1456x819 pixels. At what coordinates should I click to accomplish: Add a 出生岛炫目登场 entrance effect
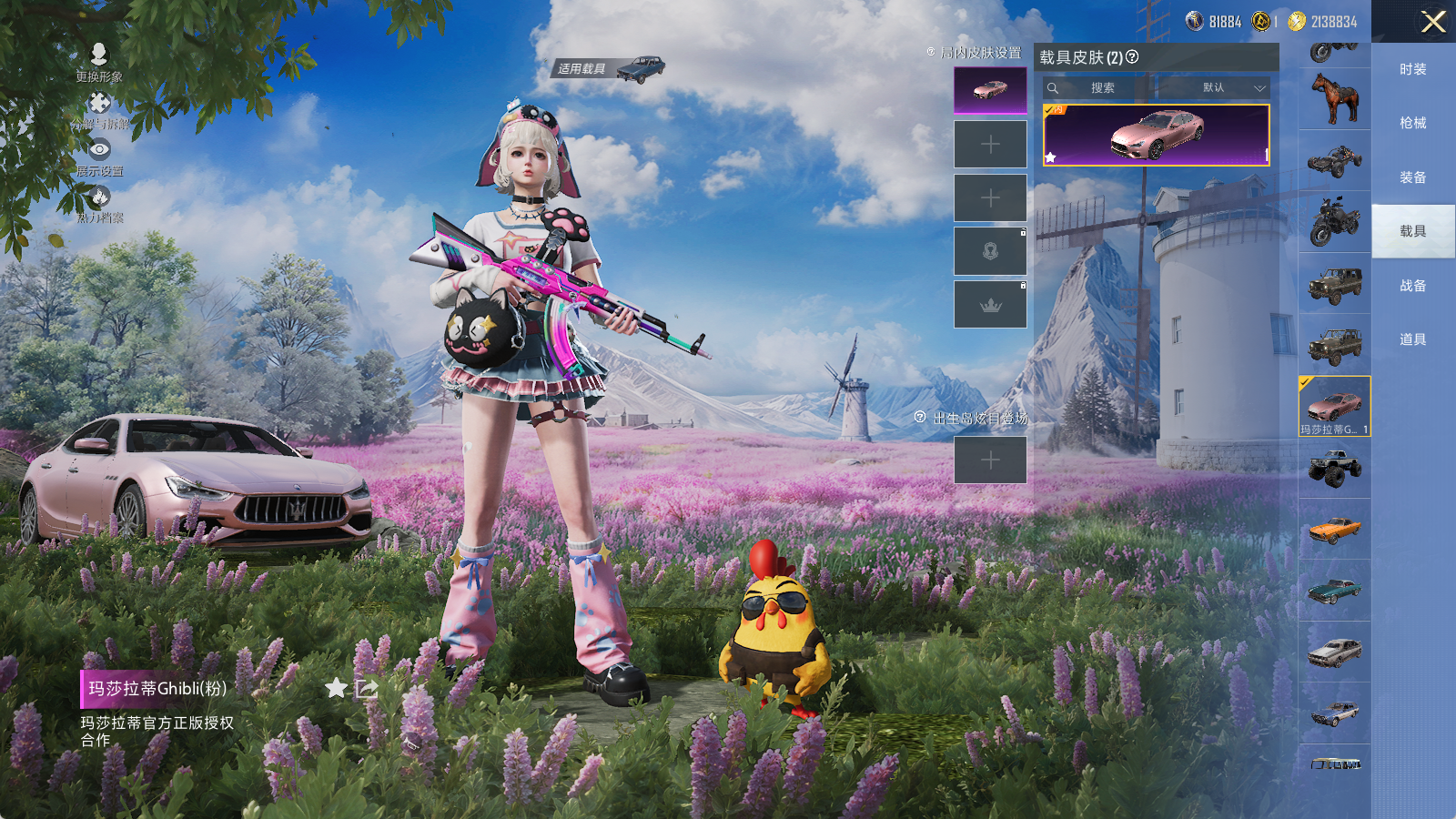point(990,460)
